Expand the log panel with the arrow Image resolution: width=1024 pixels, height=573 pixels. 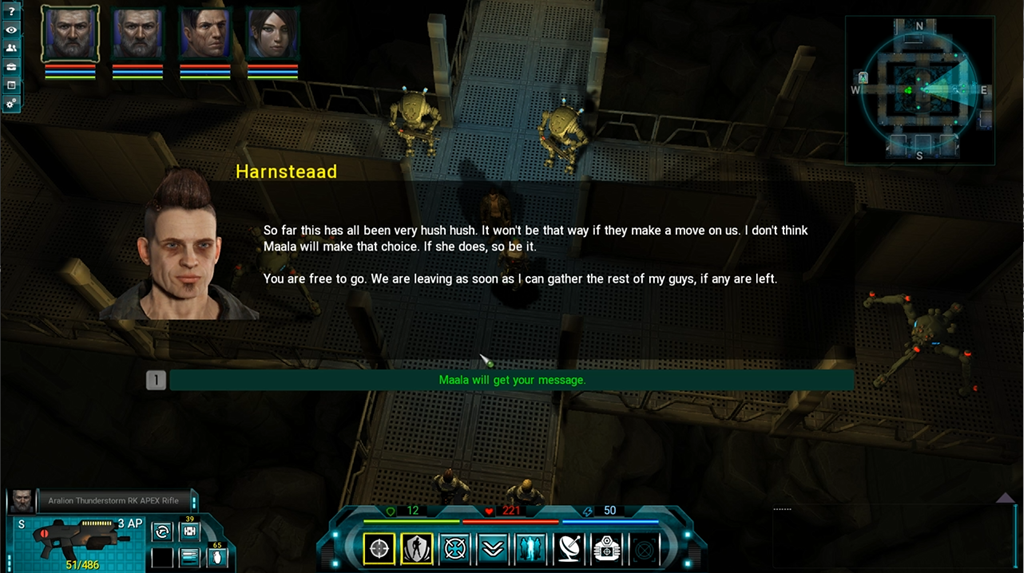click(x=1006, y=497)
